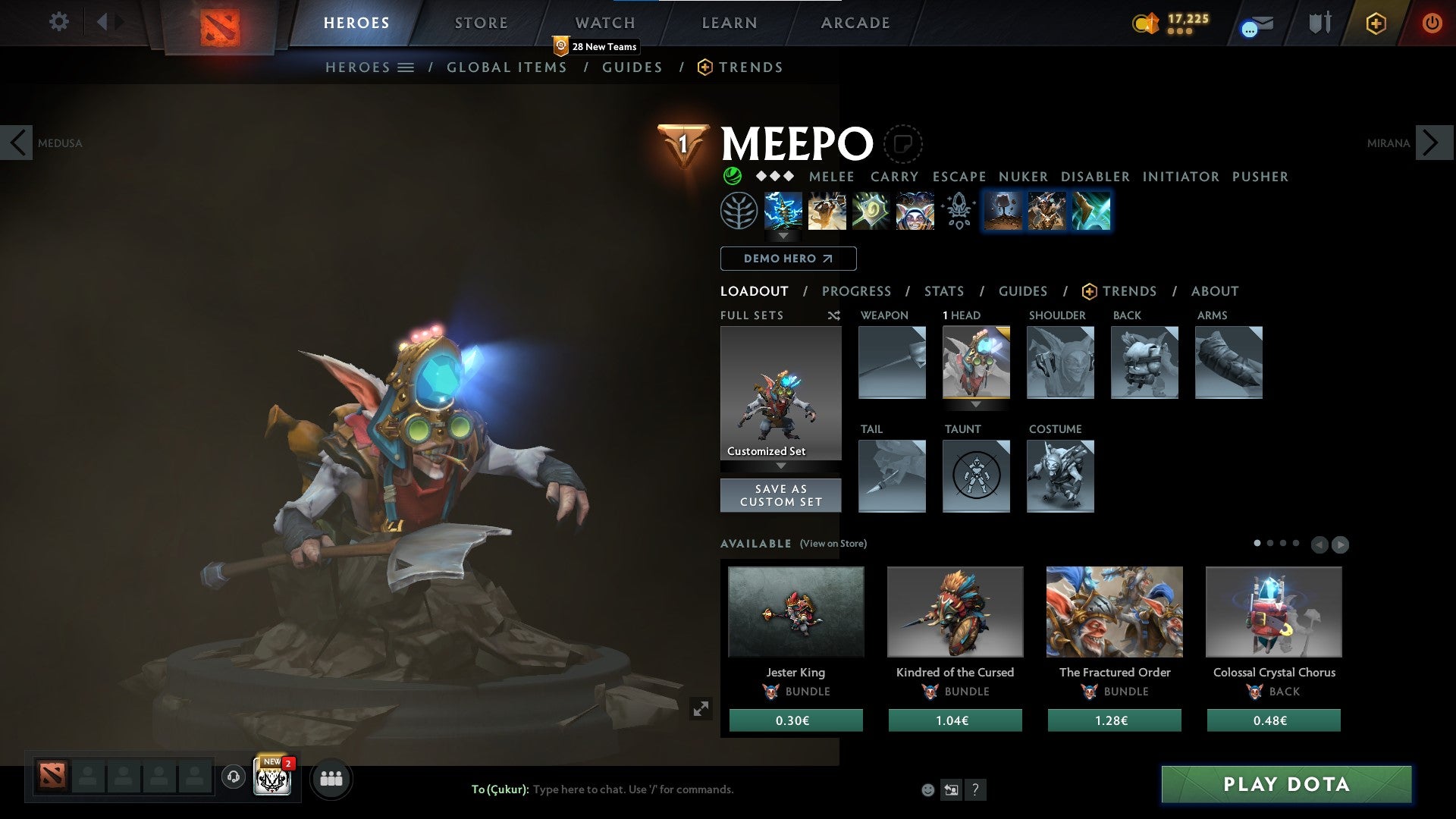Open the emoticon picker in chat bar

928,789
